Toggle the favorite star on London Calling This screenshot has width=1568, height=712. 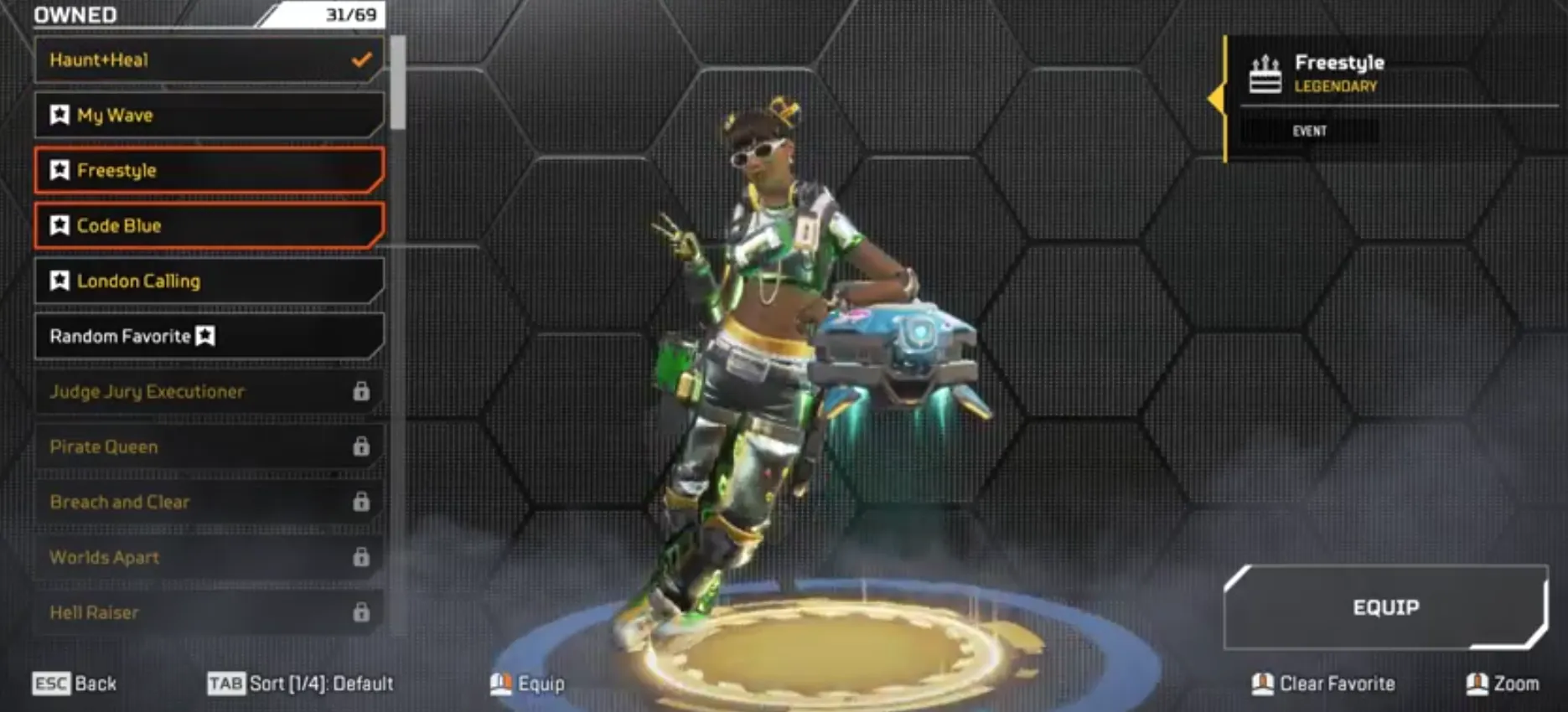click(x=59, y=281)
